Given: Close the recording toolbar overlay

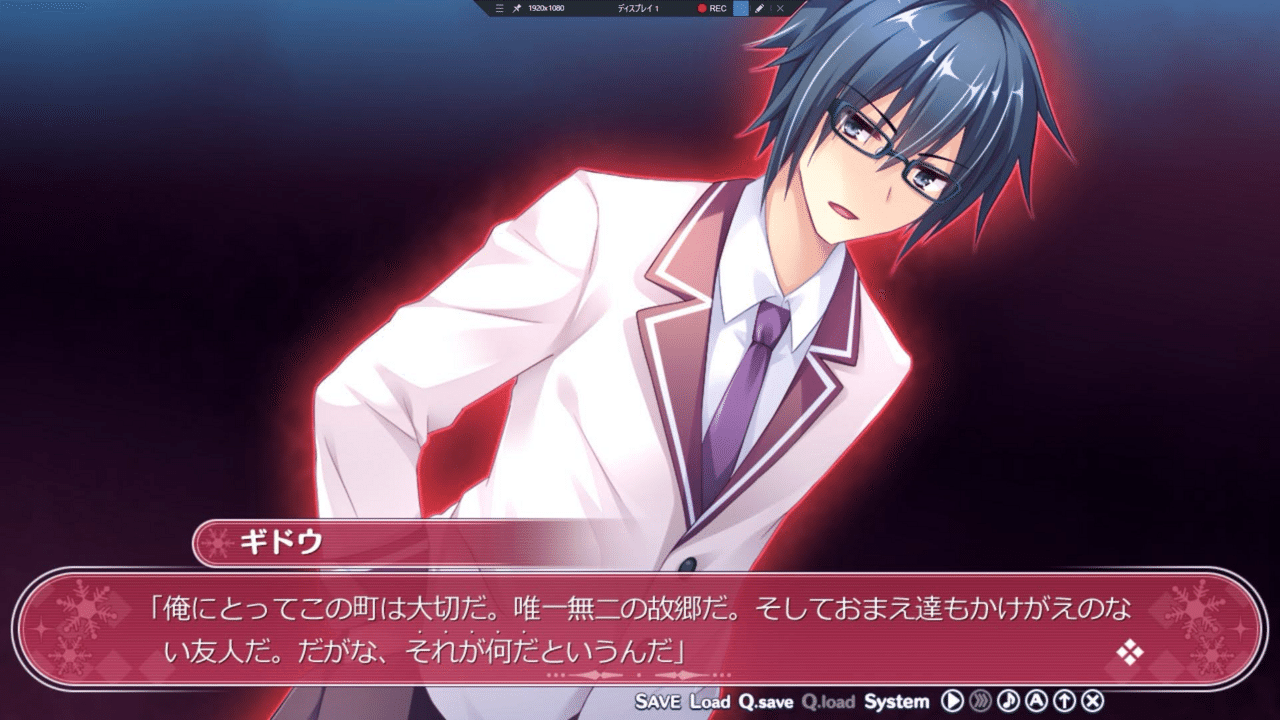Looking at the screenshot, I should pyautogui.click(x=780, y=8).
